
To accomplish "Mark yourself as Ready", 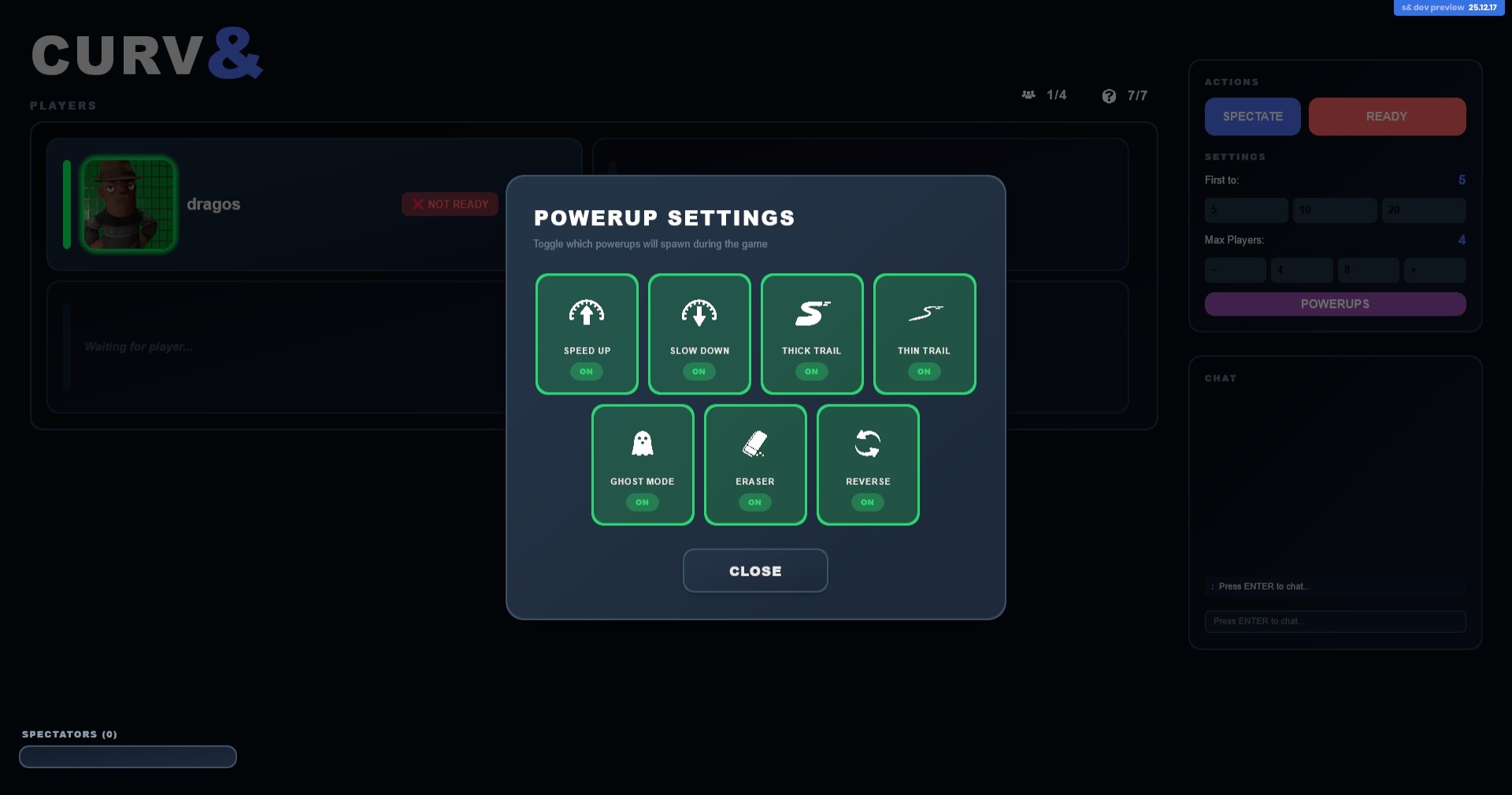I will [1387, 116].
